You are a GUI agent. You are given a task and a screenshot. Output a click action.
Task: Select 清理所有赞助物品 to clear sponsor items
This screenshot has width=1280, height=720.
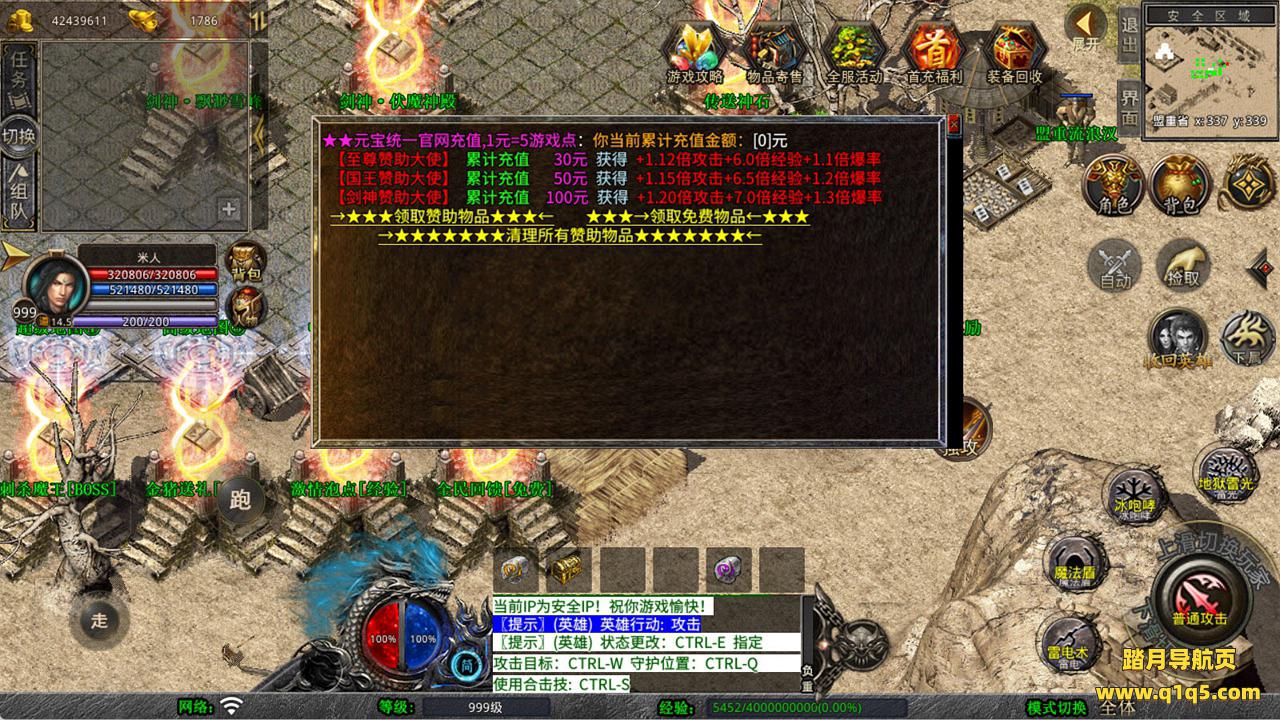click(569, 236)
